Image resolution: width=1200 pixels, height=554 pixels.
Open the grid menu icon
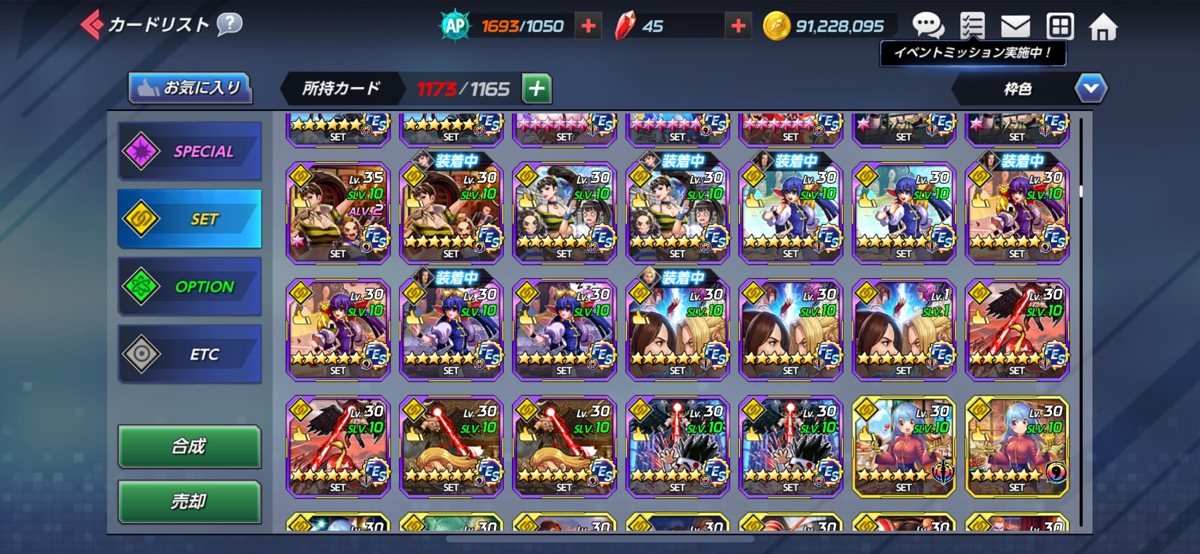click(1059, 26)
